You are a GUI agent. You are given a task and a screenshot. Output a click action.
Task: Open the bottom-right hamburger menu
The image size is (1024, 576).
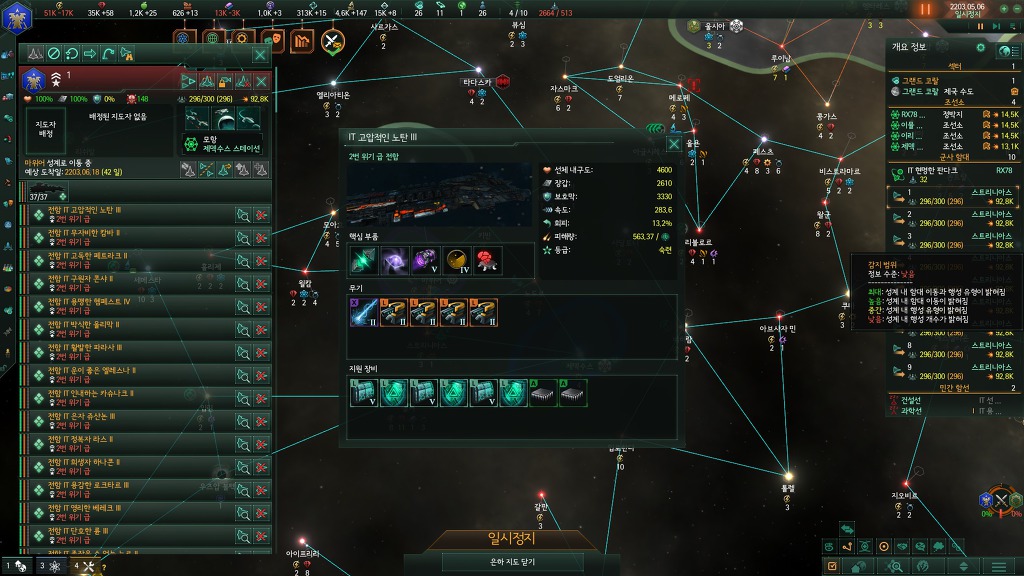tap(999, 567)
